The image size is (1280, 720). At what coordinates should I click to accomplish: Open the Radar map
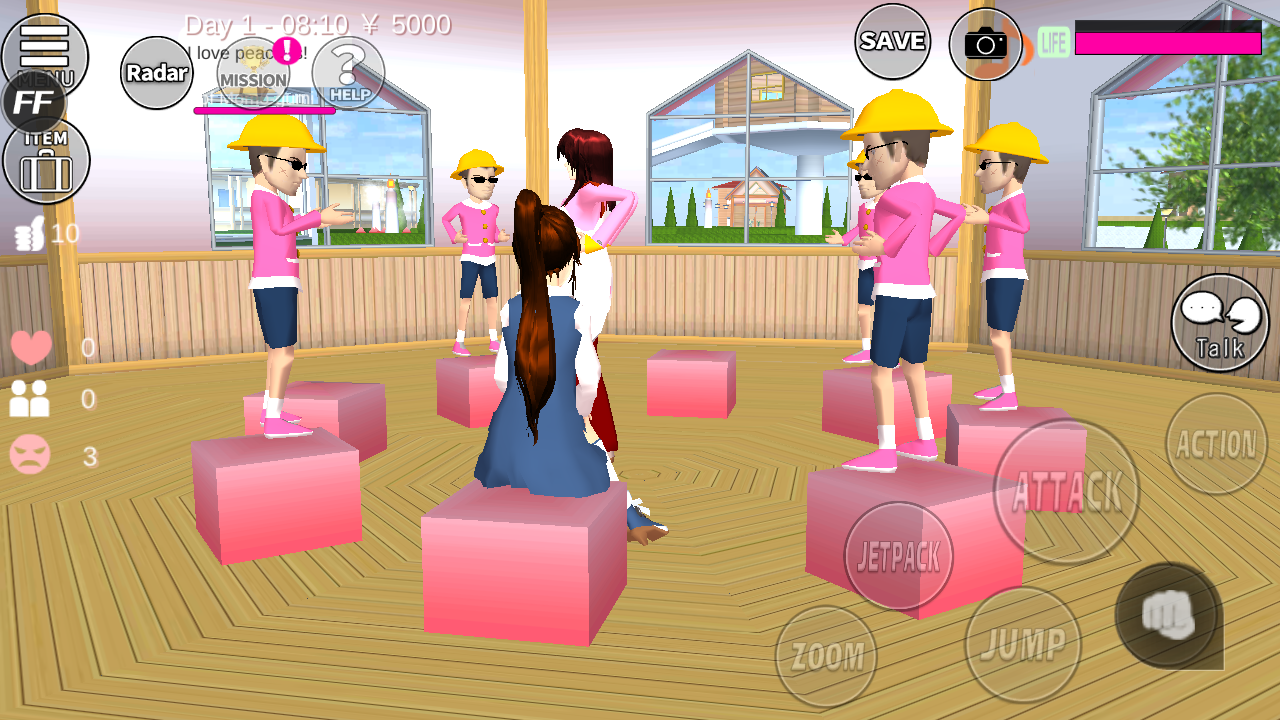pyautogui.click(x=155, y=72)
